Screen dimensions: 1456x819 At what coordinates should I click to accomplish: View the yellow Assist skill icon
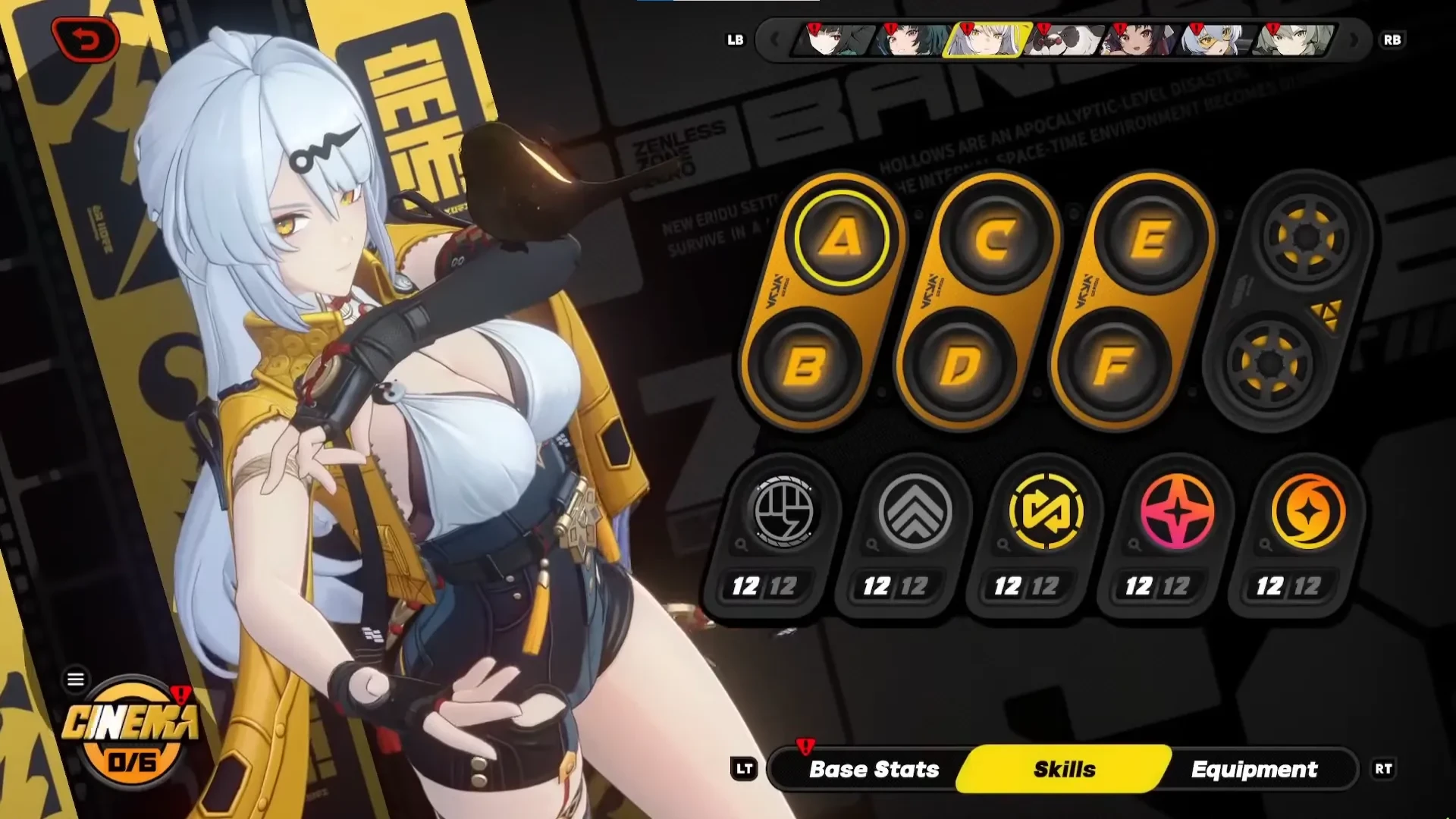pyautogui.click(x=1046, y=512)
